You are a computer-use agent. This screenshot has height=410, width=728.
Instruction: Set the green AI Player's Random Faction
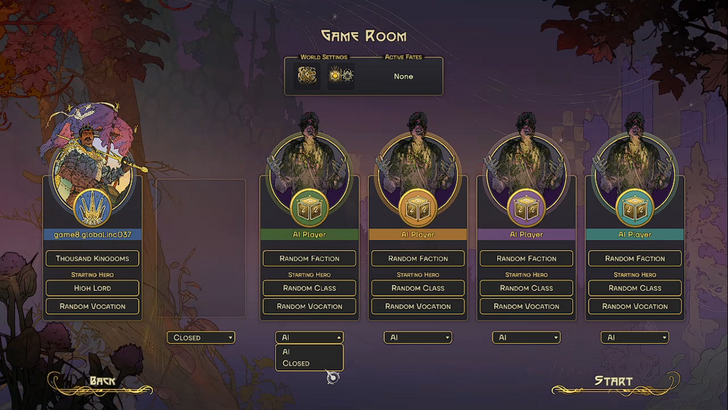[x=309, y=258]
